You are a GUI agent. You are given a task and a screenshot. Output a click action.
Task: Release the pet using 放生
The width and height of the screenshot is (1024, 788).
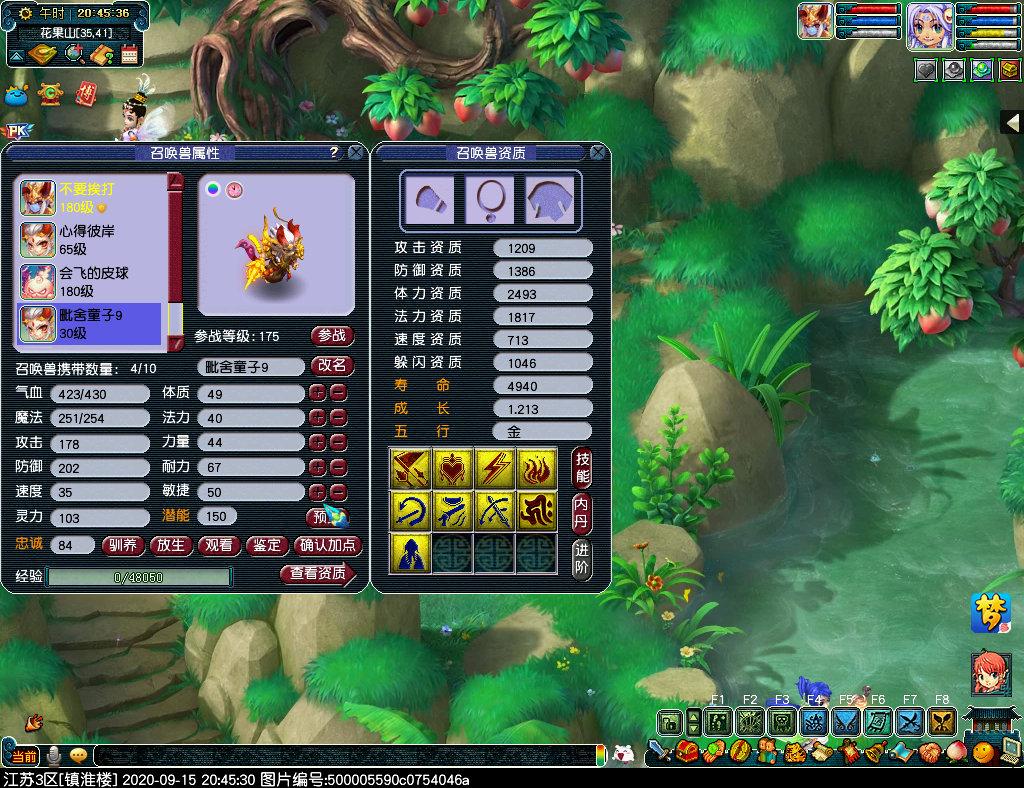click(x=172, y=545)
